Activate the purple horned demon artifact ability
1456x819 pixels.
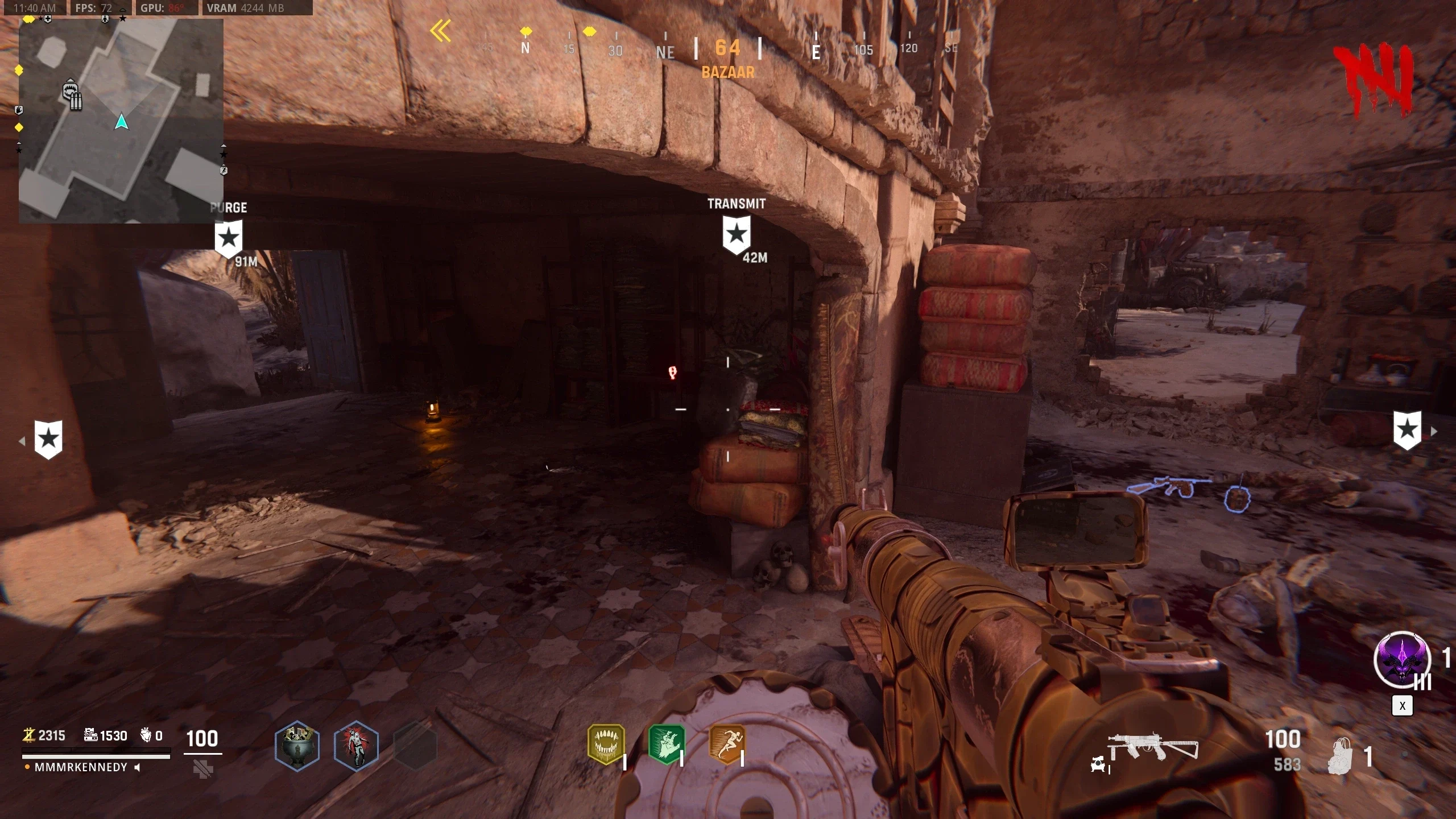[1402, 660]
